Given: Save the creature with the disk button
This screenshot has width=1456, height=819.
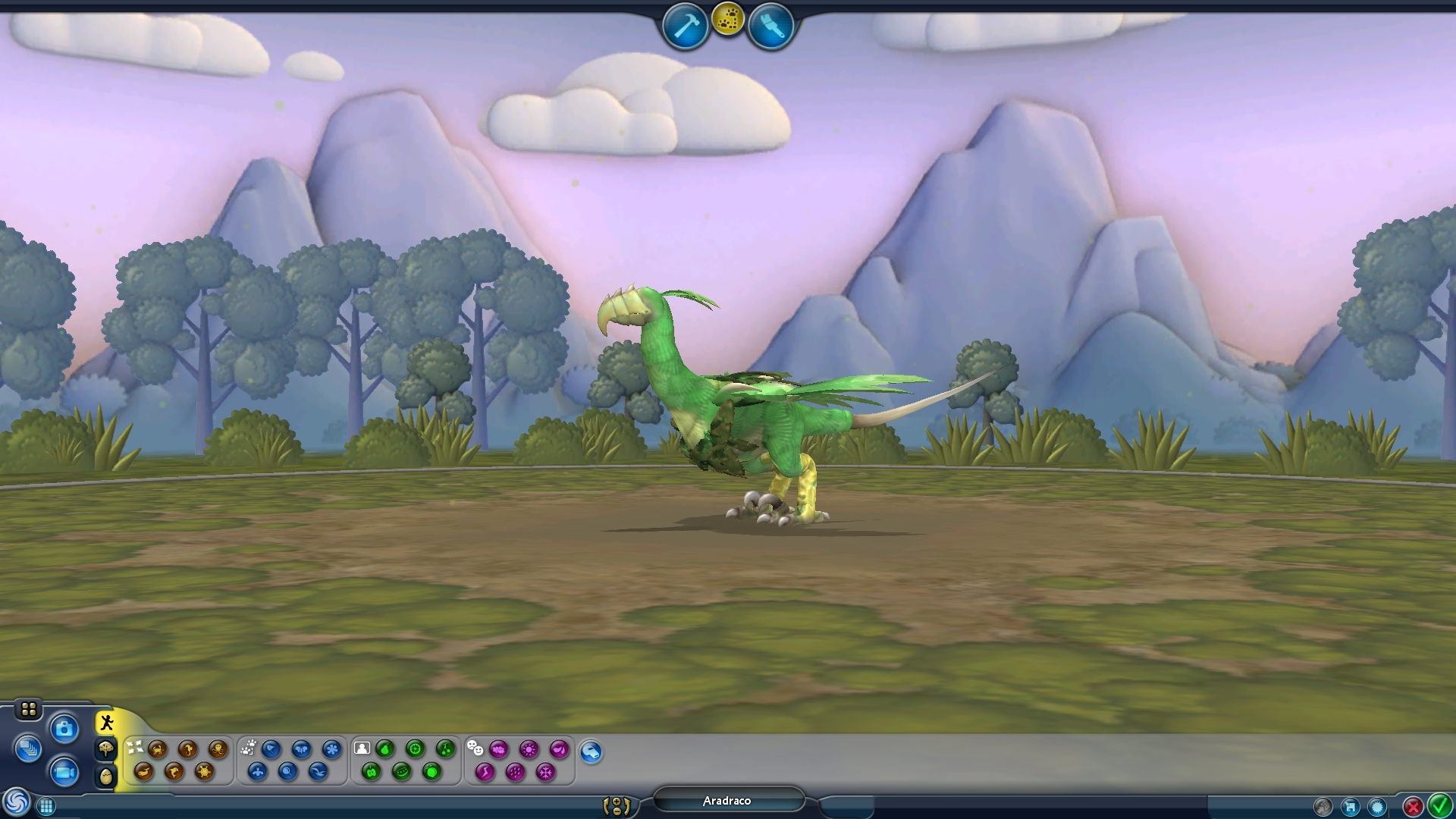Looking at the screenshot, I should coord(1350,806).
